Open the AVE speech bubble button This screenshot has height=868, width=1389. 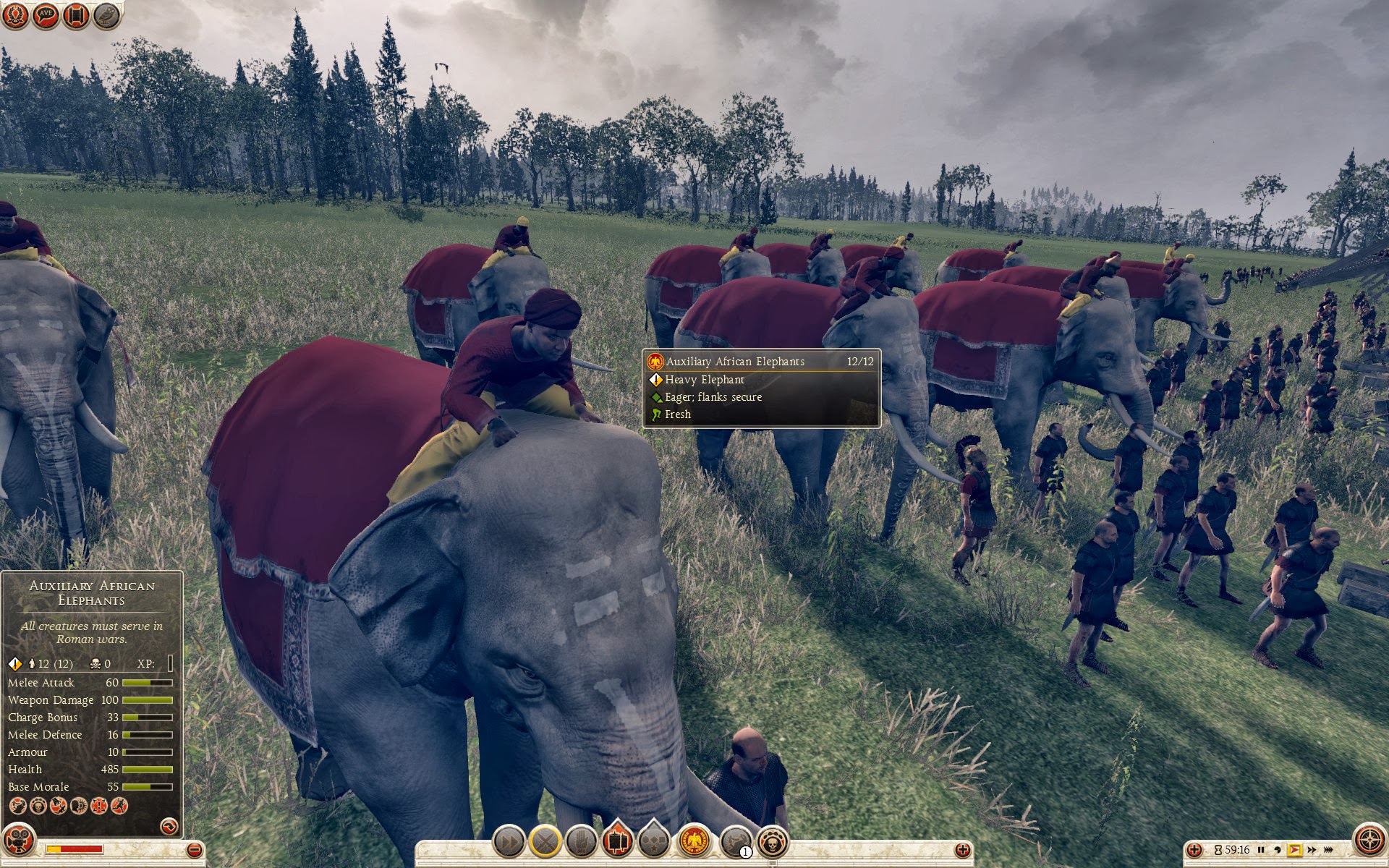pos(46,16)
